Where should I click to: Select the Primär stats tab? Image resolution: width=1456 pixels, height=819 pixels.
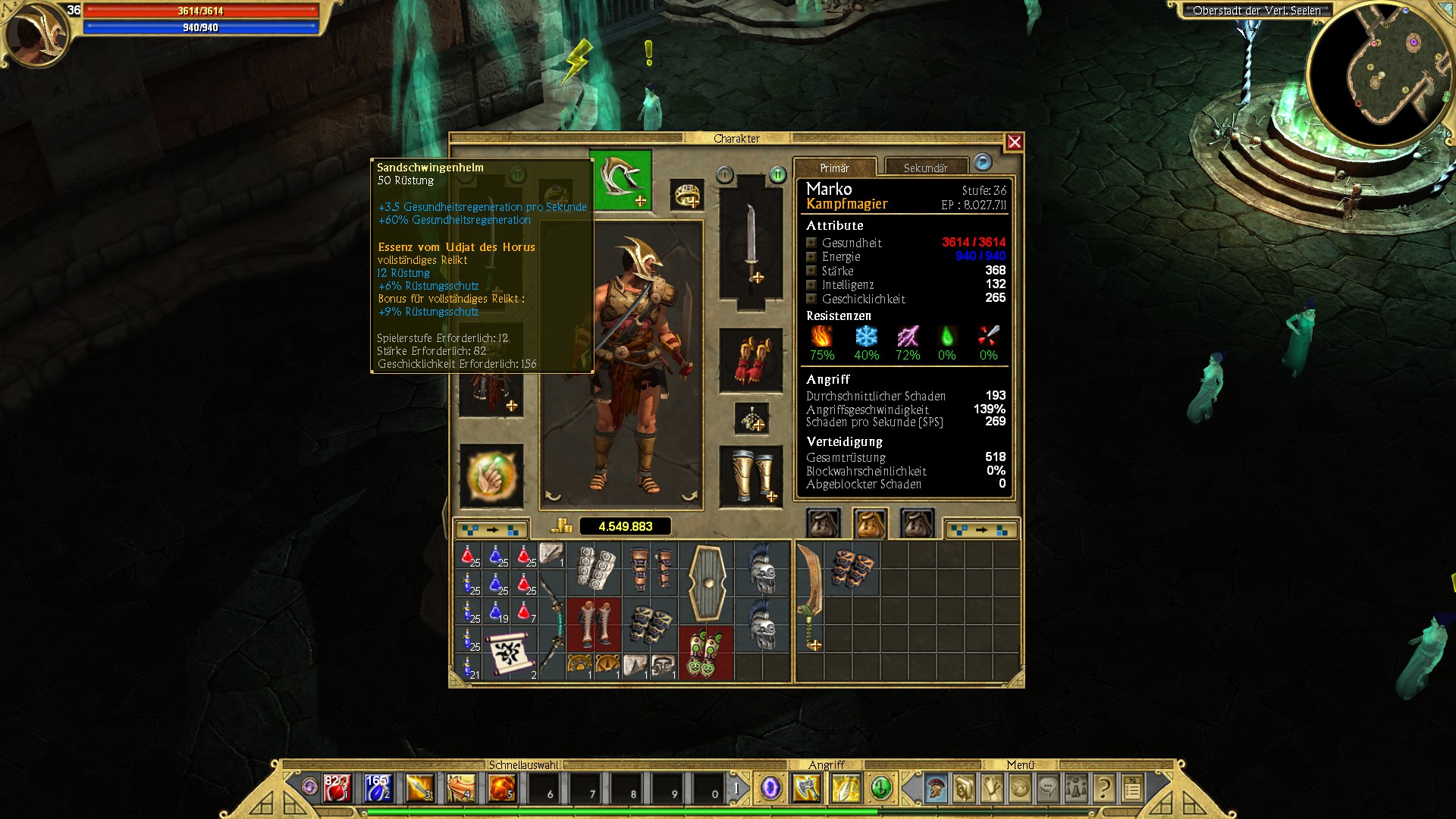pyautogui.click(x=834, y=168)
